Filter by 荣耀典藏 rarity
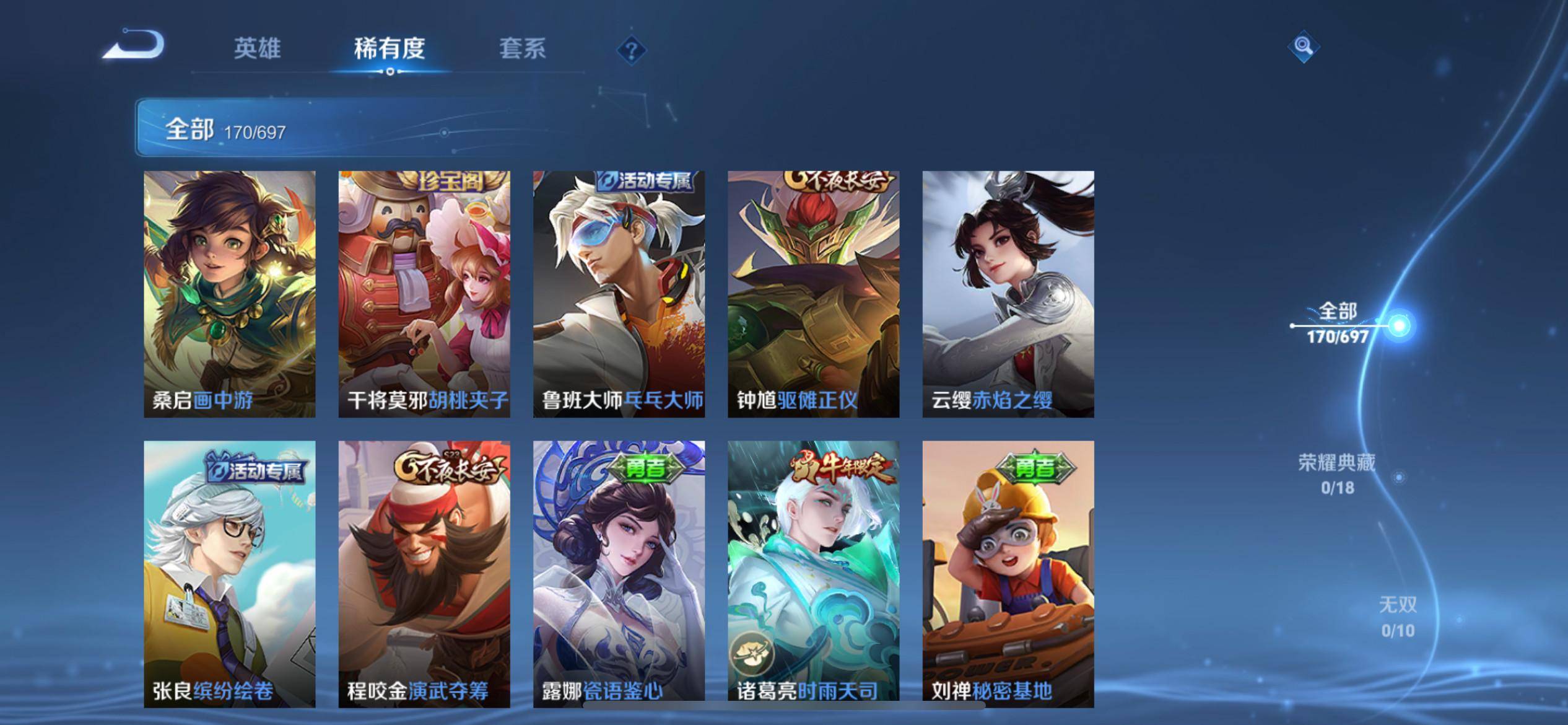The width and height of the screenshot is (1568, 725). (x=1338, y=474)
